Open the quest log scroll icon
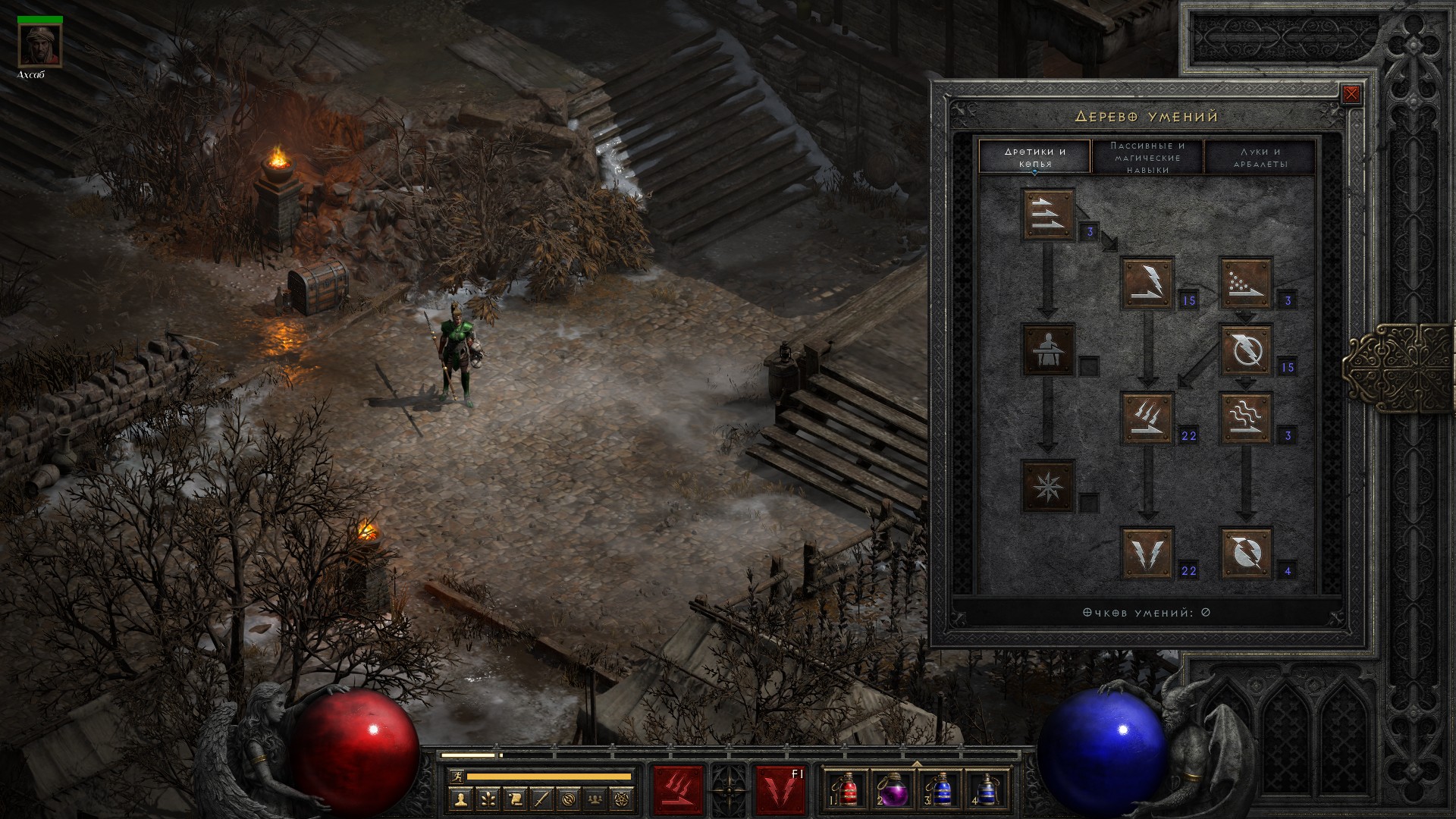1456x819 pixels. [515, 799]
